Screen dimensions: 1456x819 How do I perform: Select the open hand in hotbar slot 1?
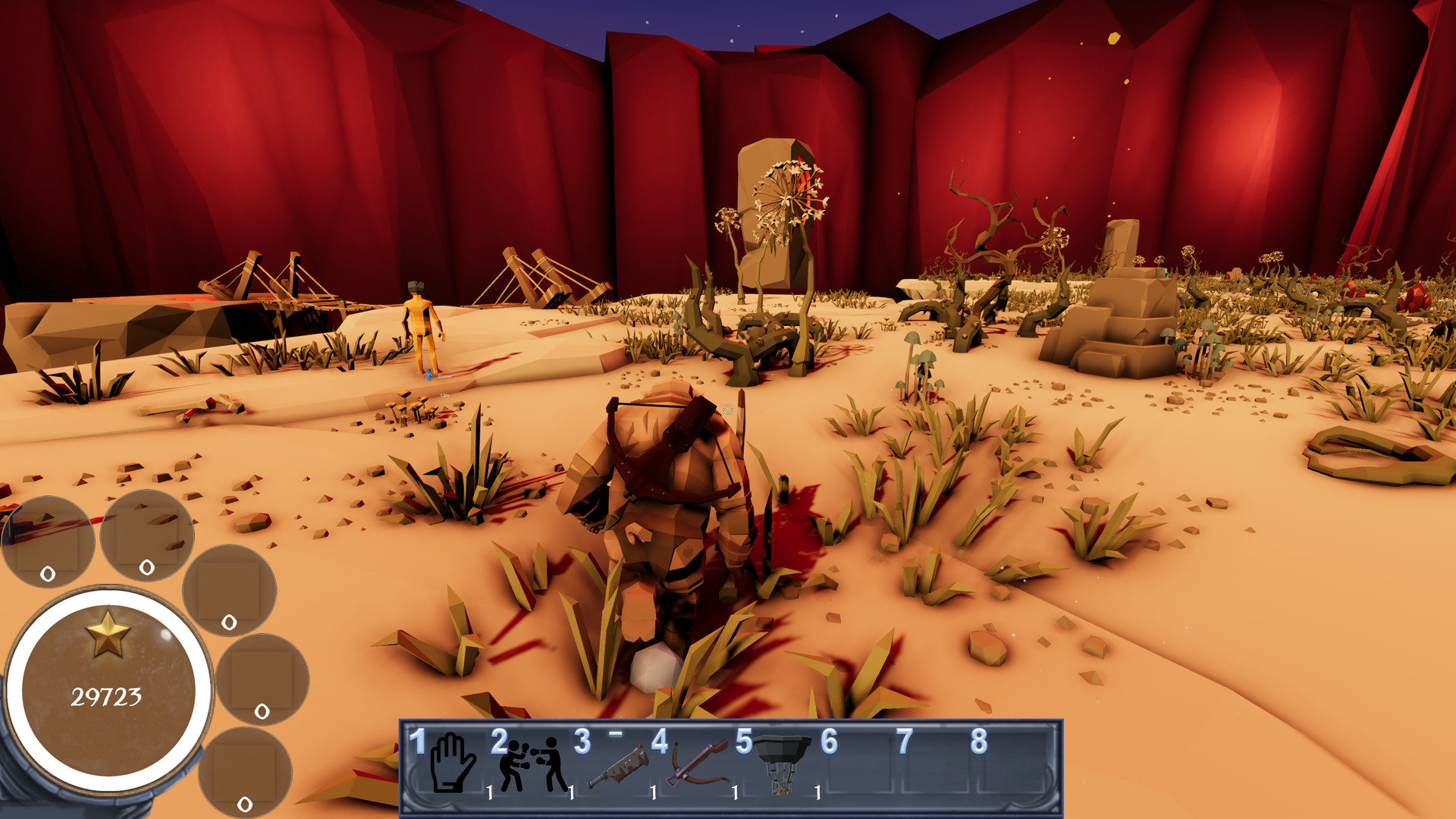coord(452,763)
